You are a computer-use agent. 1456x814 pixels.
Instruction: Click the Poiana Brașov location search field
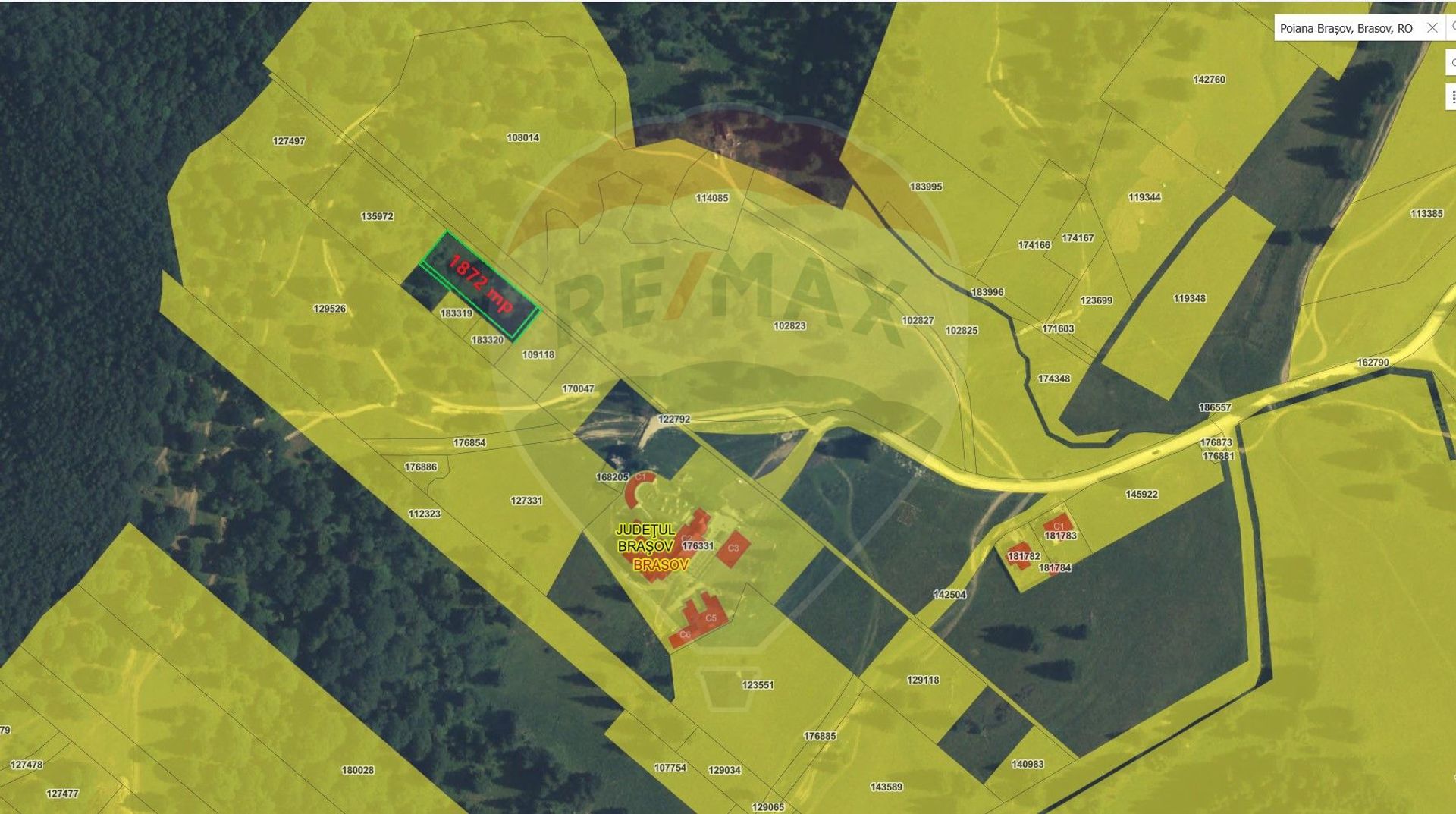[1345, 28]
